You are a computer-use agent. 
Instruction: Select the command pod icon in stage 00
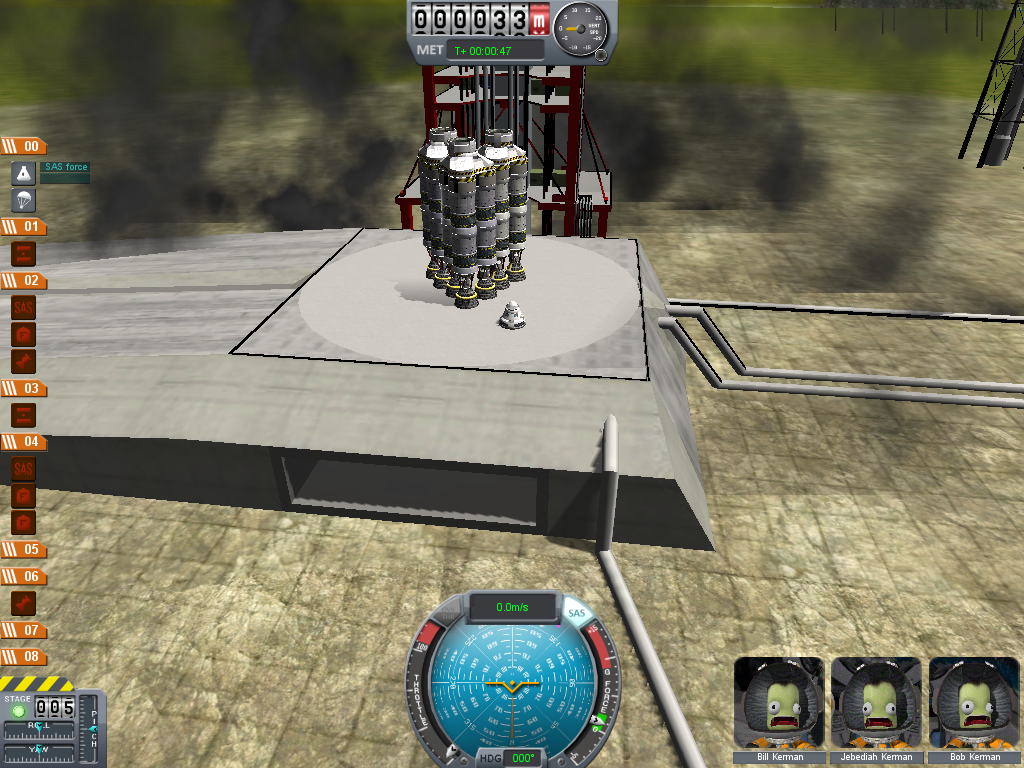(x=24, y=173)
